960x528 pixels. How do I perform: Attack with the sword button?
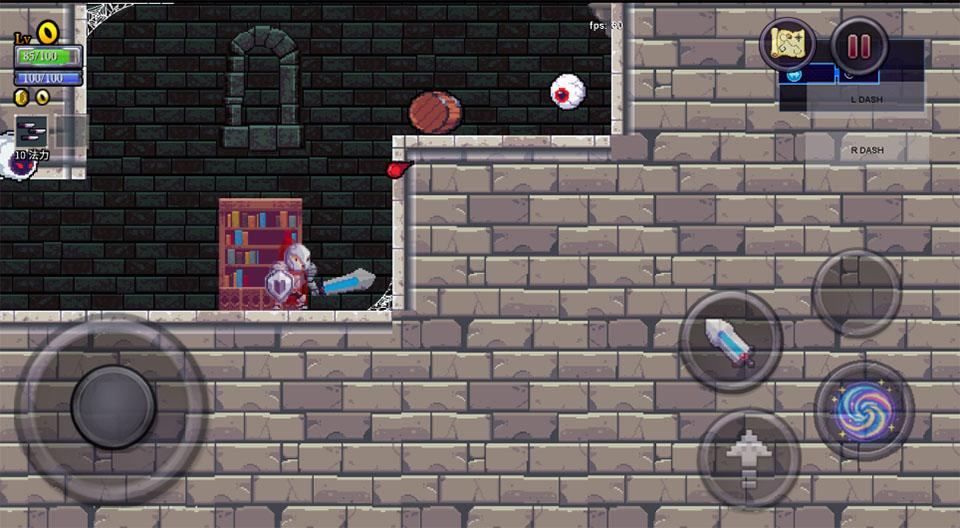731,342
